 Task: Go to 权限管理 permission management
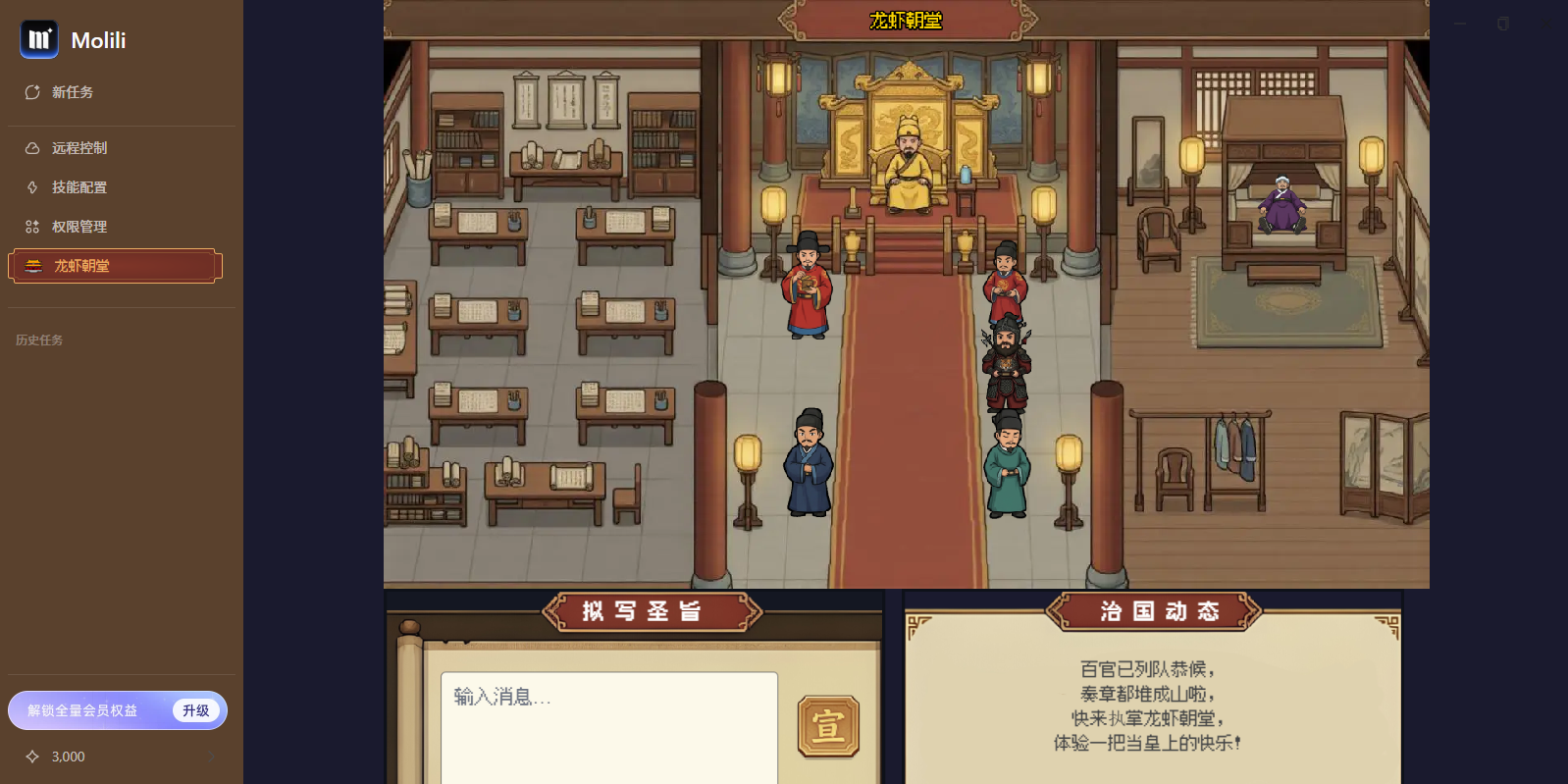[x=78, y=227]
